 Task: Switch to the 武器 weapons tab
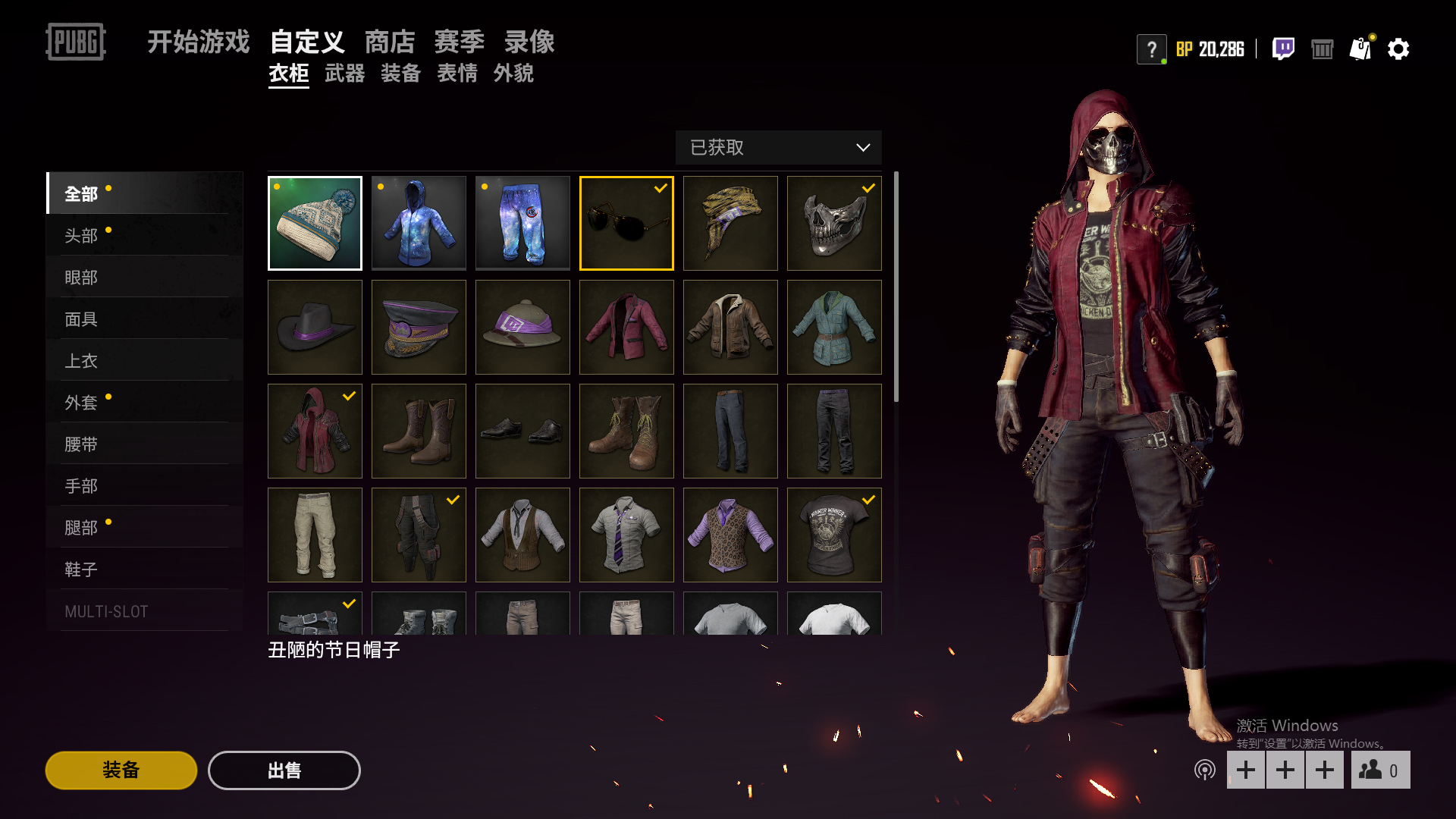[x=344, y=74]
